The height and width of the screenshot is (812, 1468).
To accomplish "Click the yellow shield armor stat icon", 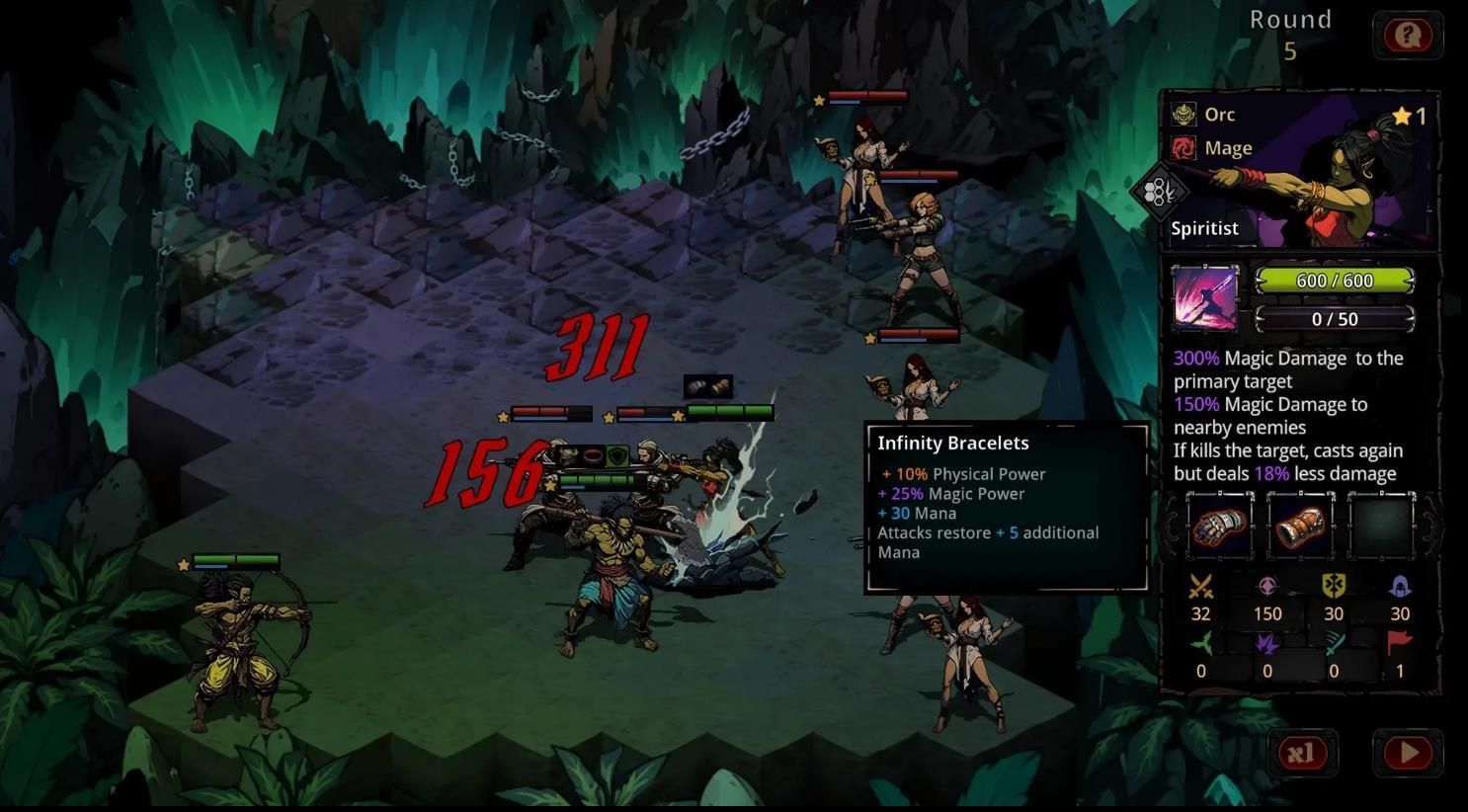I will pyautogui.click(x=1334, y=587).
